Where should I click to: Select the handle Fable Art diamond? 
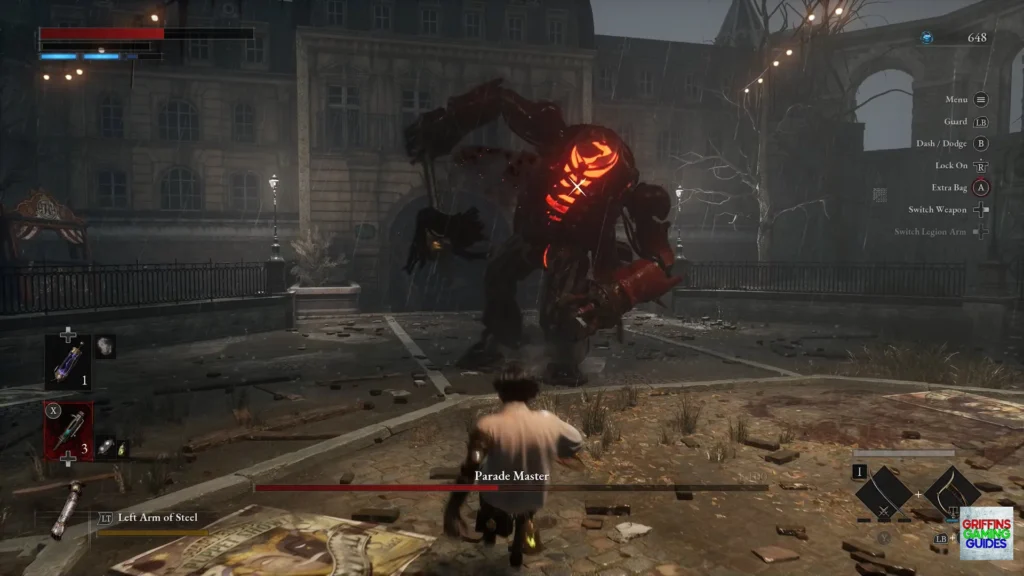[884, 494]
